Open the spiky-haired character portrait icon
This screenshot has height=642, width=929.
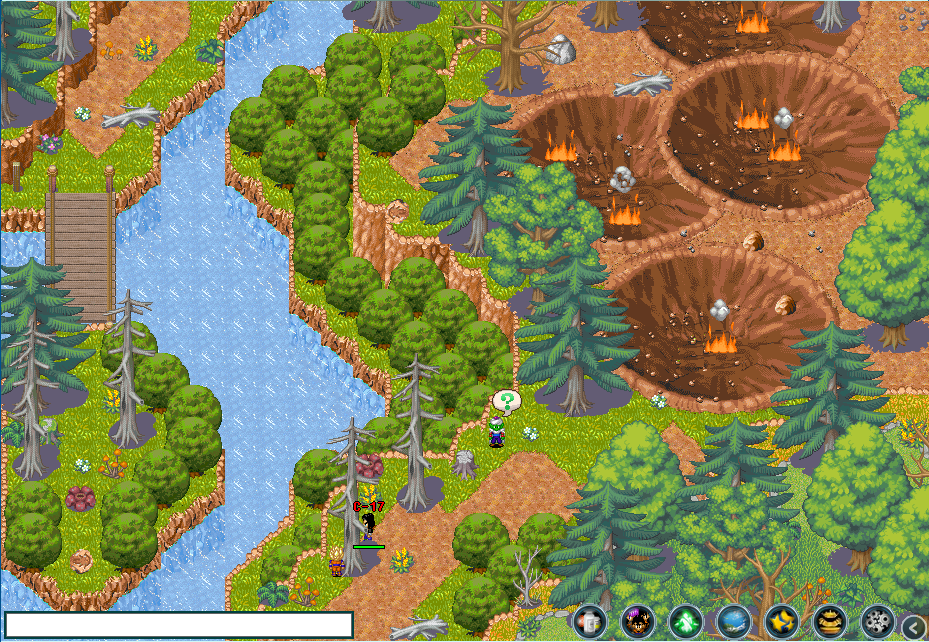coord(637,622)
